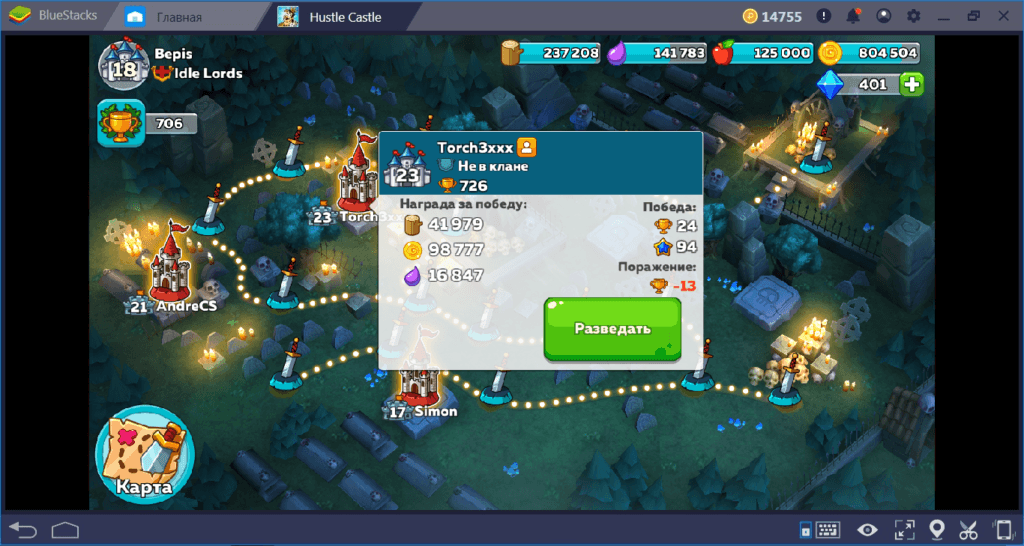
Task: Open the trophy rating icon showing 706
Action: tap(116, 123)
